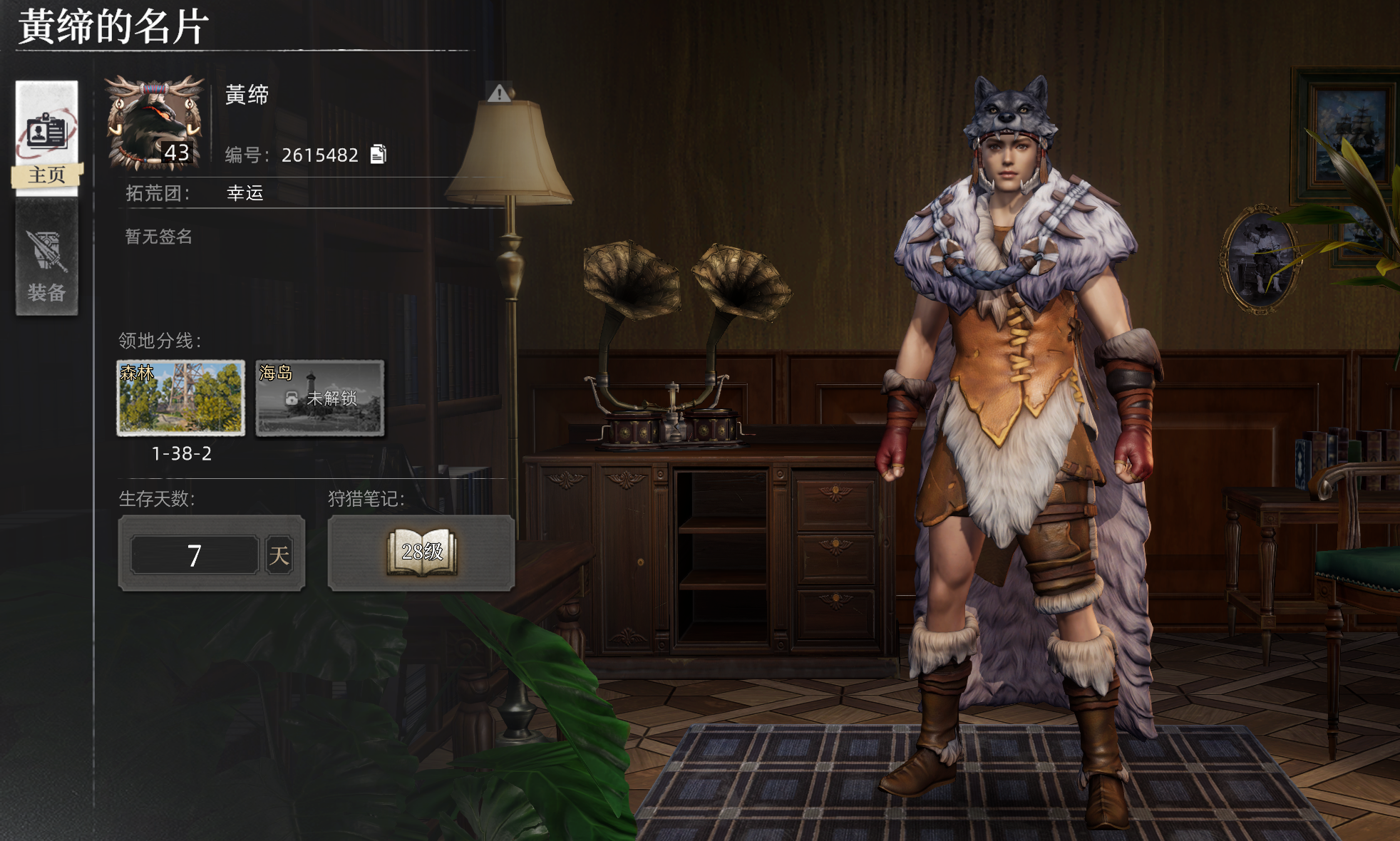Open the 狩猎笔记 hunting notes book
The width and height of the screenshot is (1400, 841).
pyautogui.click(x=421, y=553)
